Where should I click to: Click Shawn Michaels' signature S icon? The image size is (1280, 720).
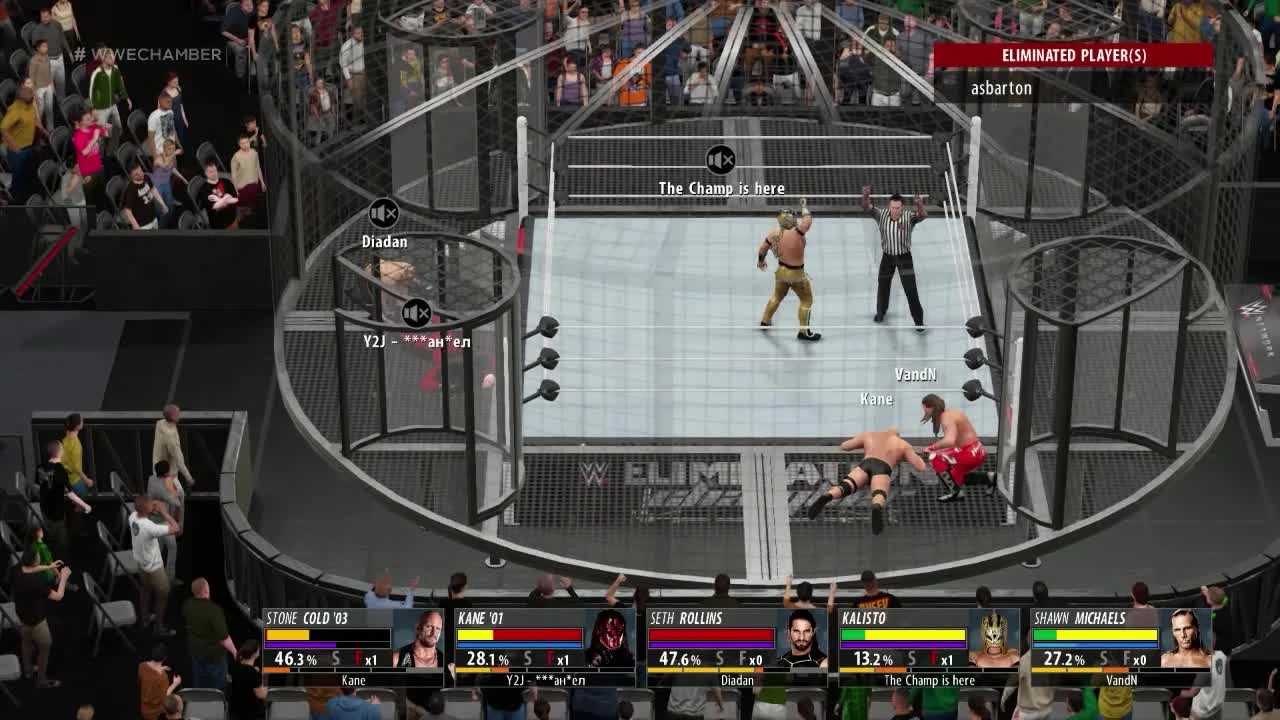[x=1104, y=659]
